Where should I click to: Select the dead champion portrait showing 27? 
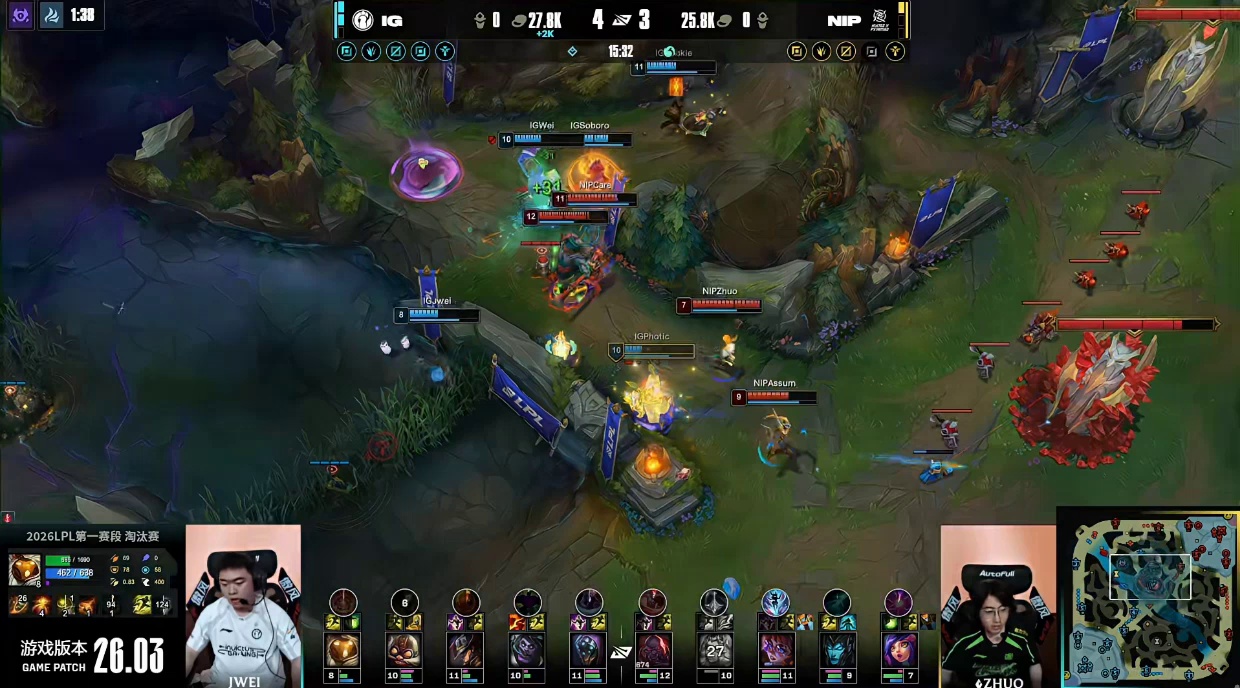(x=714, y=650)
